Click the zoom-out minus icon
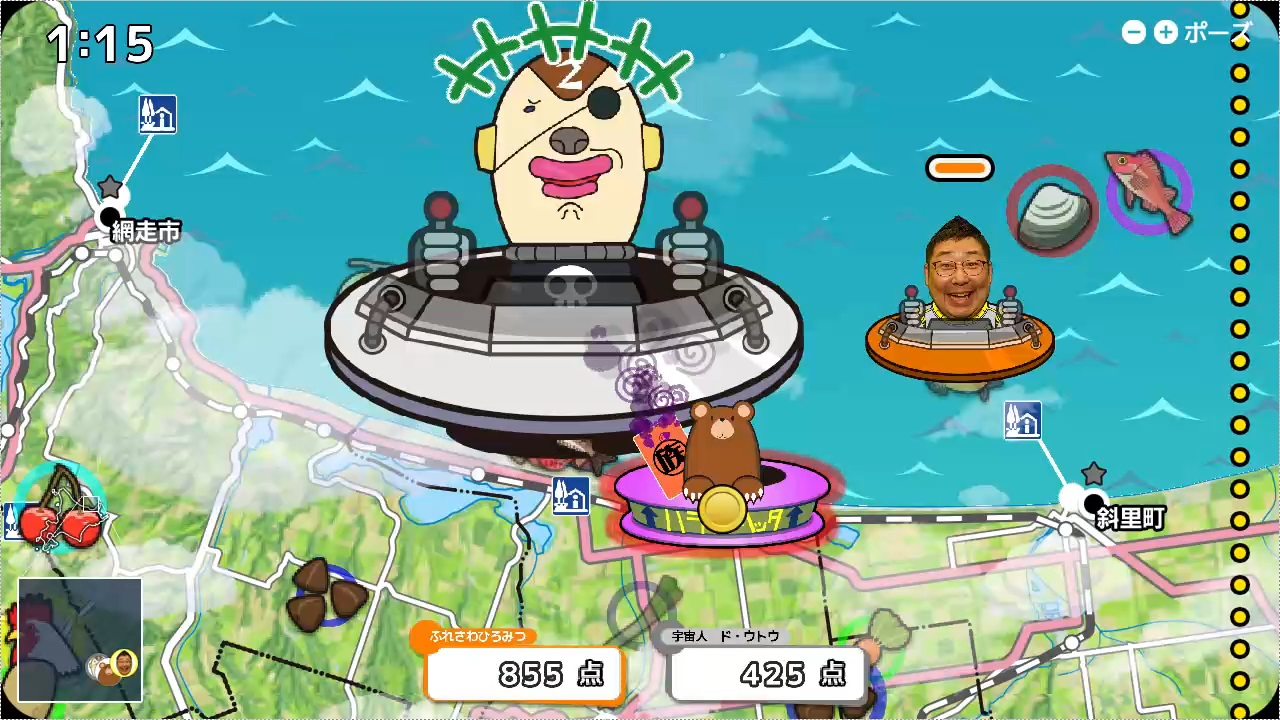This screenshot has width=1280, height=720. tap(1133, 33)
